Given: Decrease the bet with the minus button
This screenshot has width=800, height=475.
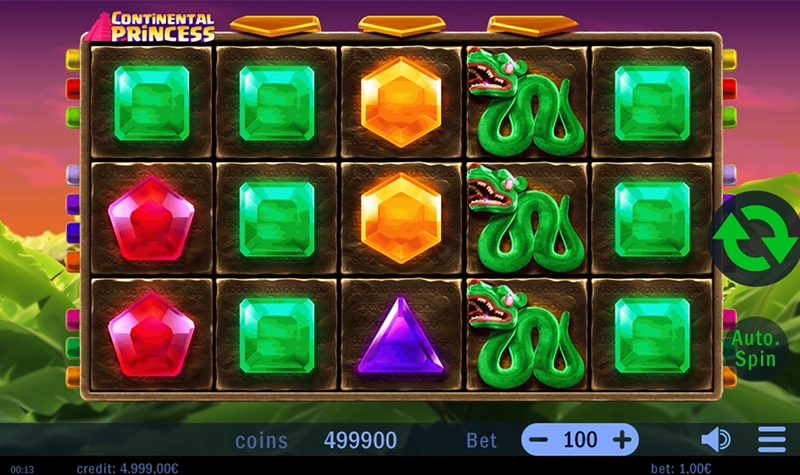Looking at the screenshot, I should point(539,440).
